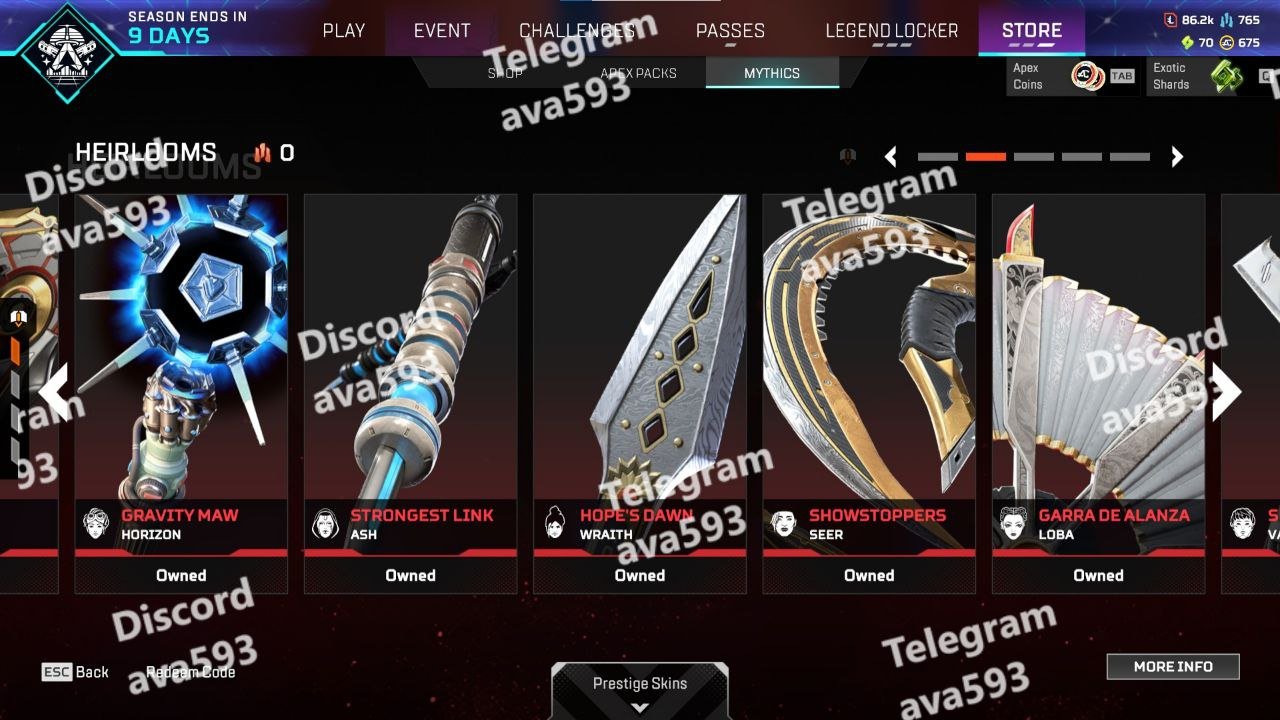The height and width of the screenshot is (720, 1280).
Task: Click the small next-page arrow beside the page indicators
Action: pyautogui.click(x=1177, y=157)
